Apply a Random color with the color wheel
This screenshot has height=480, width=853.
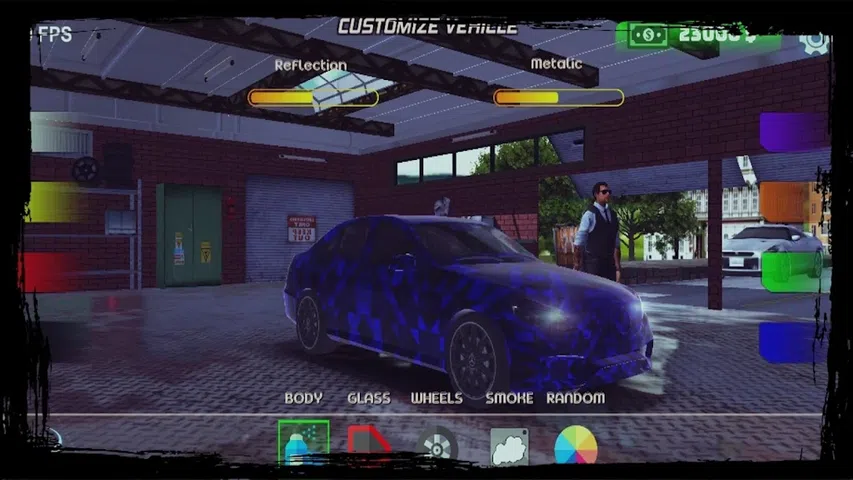coord(575,445)
